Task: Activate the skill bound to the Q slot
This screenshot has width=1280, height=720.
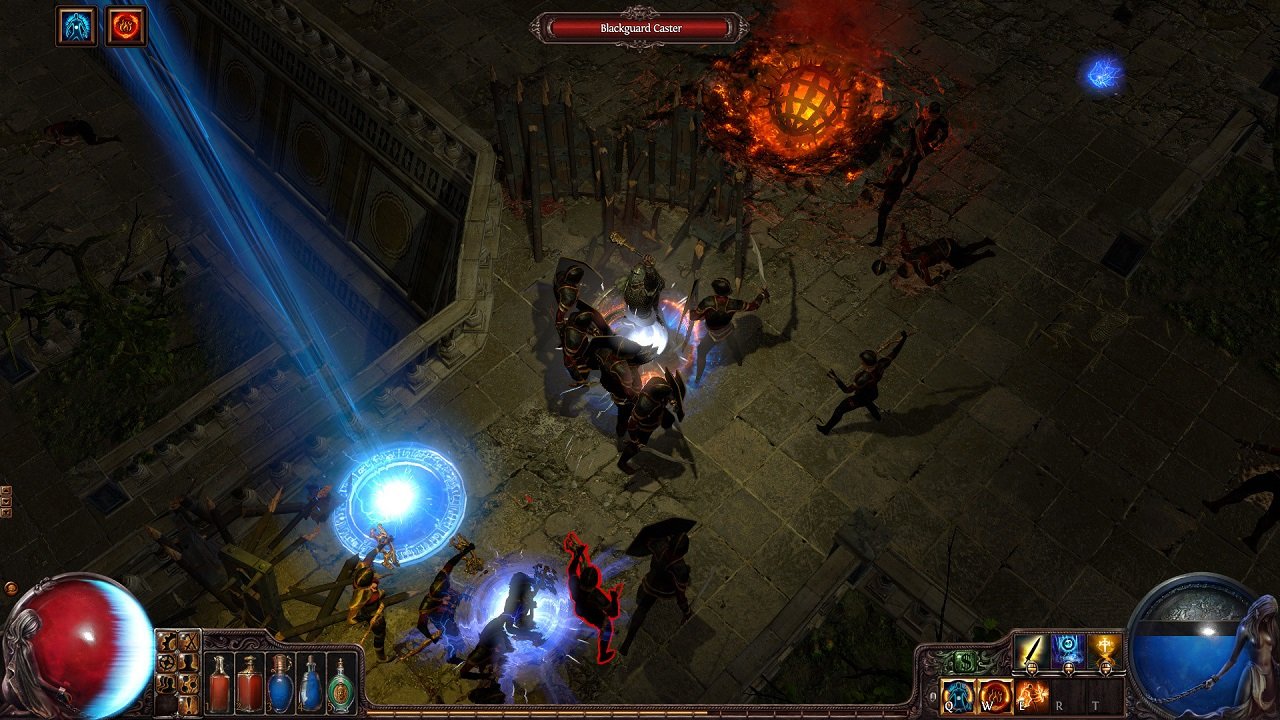Action: coord(956,695)
